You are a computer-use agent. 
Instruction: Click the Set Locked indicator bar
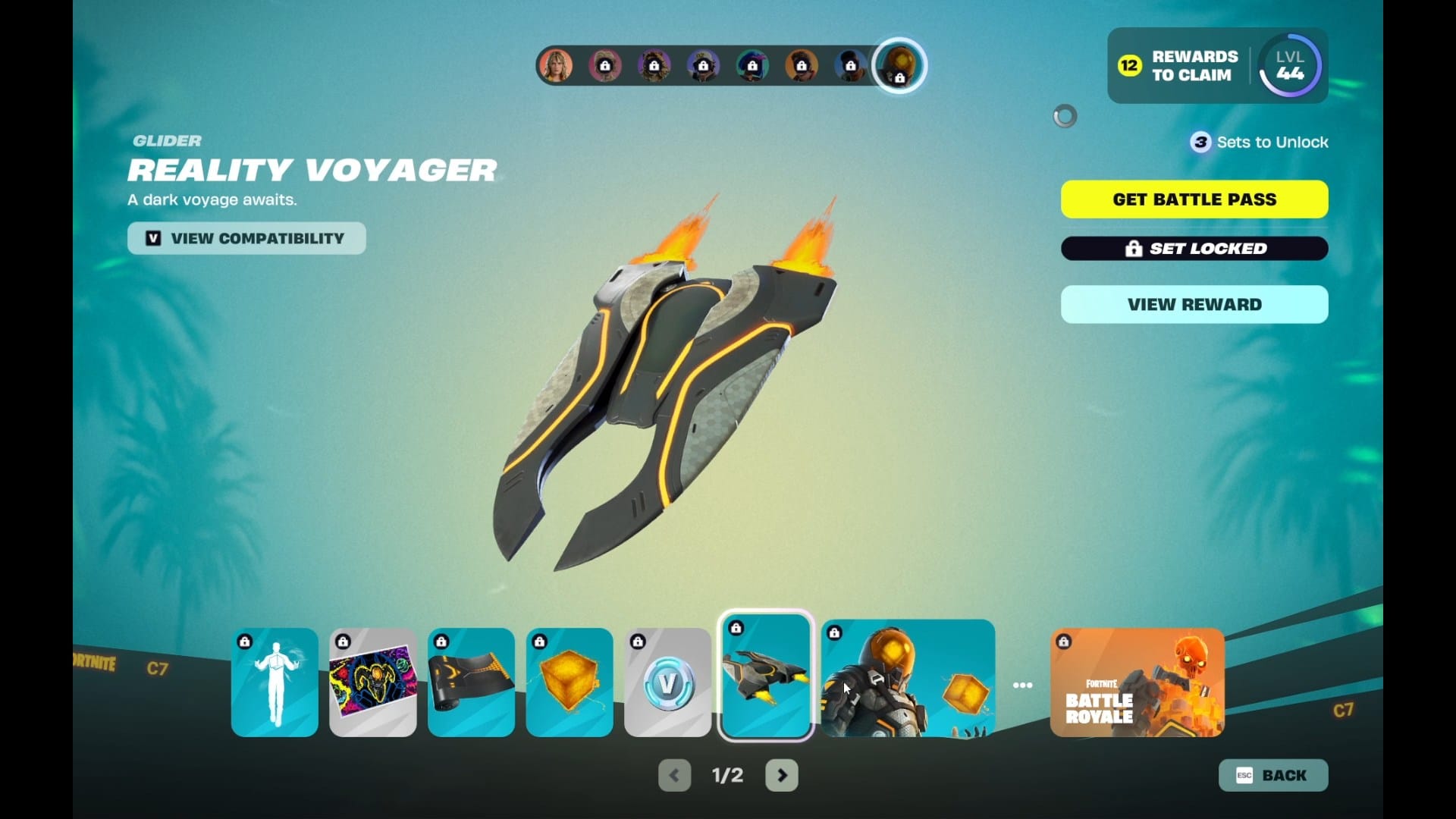tap(1194, 248)
